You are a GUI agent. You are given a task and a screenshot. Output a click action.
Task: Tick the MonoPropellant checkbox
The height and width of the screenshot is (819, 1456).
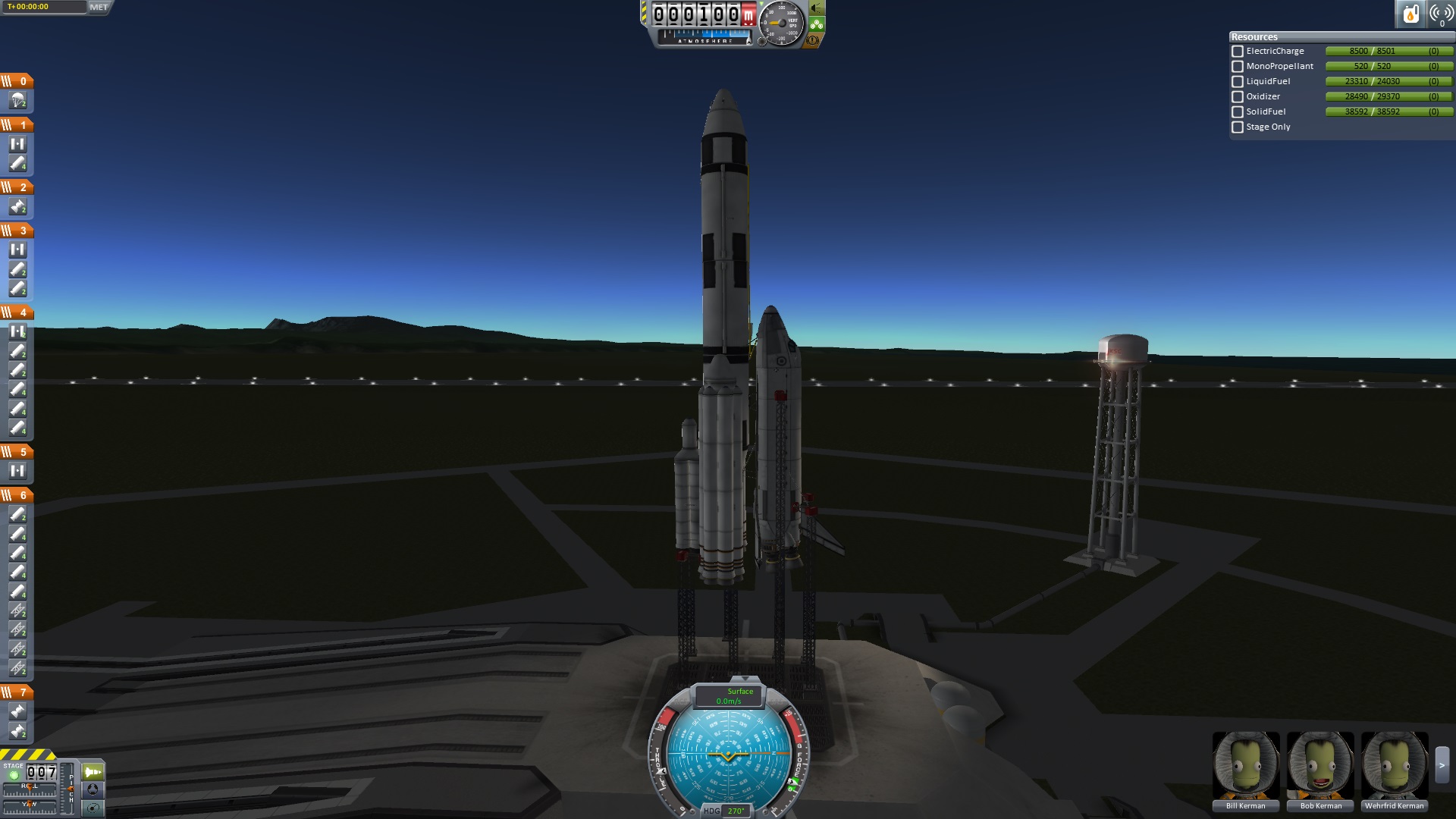pyautogui.click(x=1238, y=67)
